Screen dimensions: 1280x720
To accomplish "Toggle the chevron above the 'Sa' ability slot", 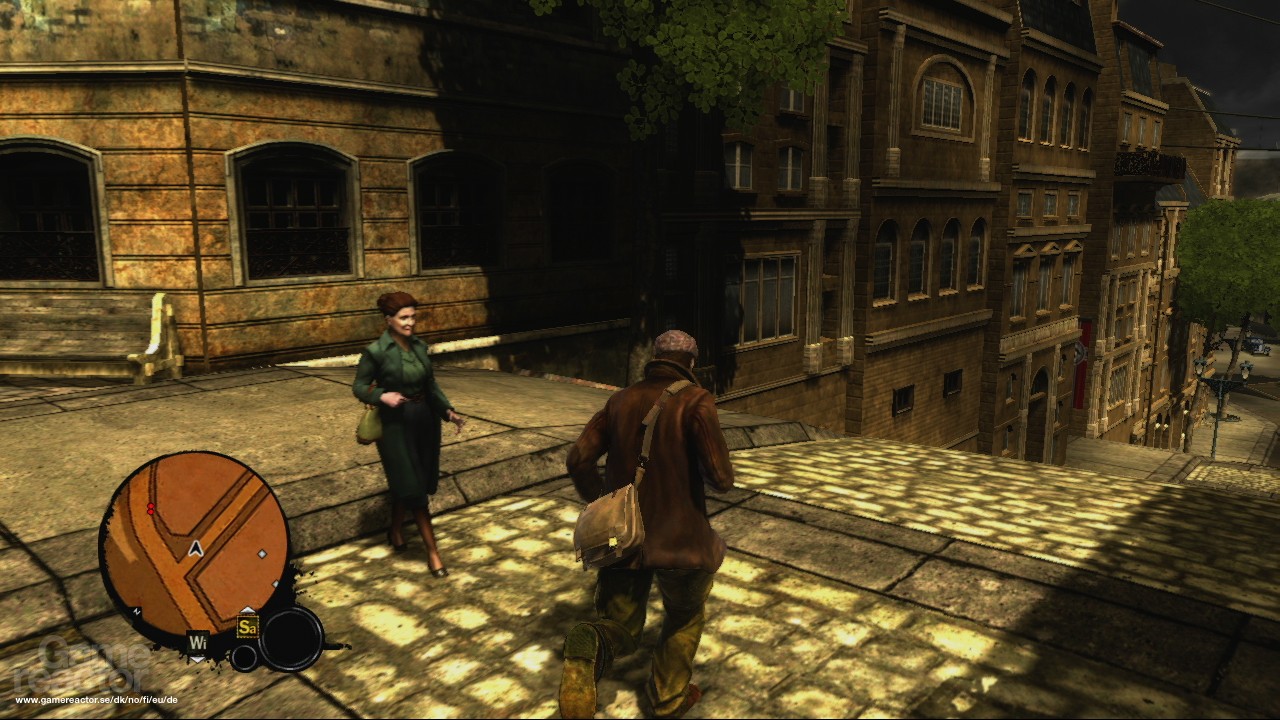I will (249, 608).
